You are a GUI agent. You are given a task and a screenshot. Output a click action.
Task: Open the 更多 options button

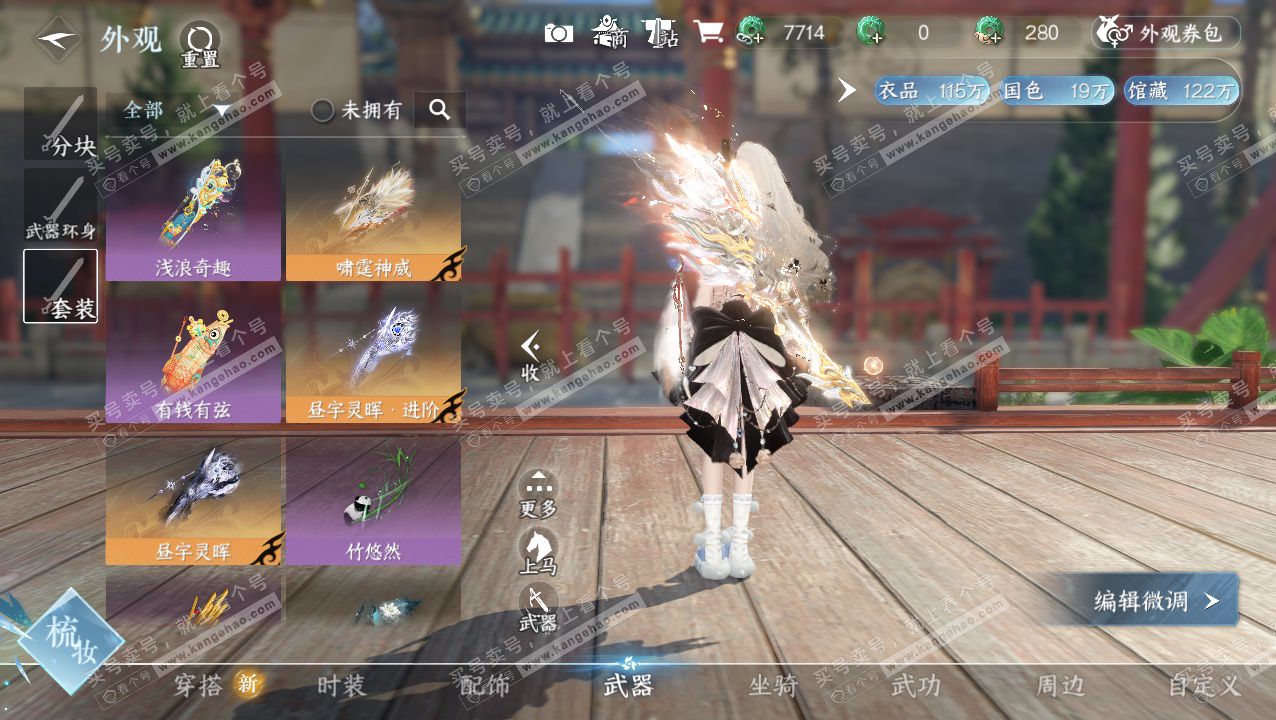tap(538, 493)
